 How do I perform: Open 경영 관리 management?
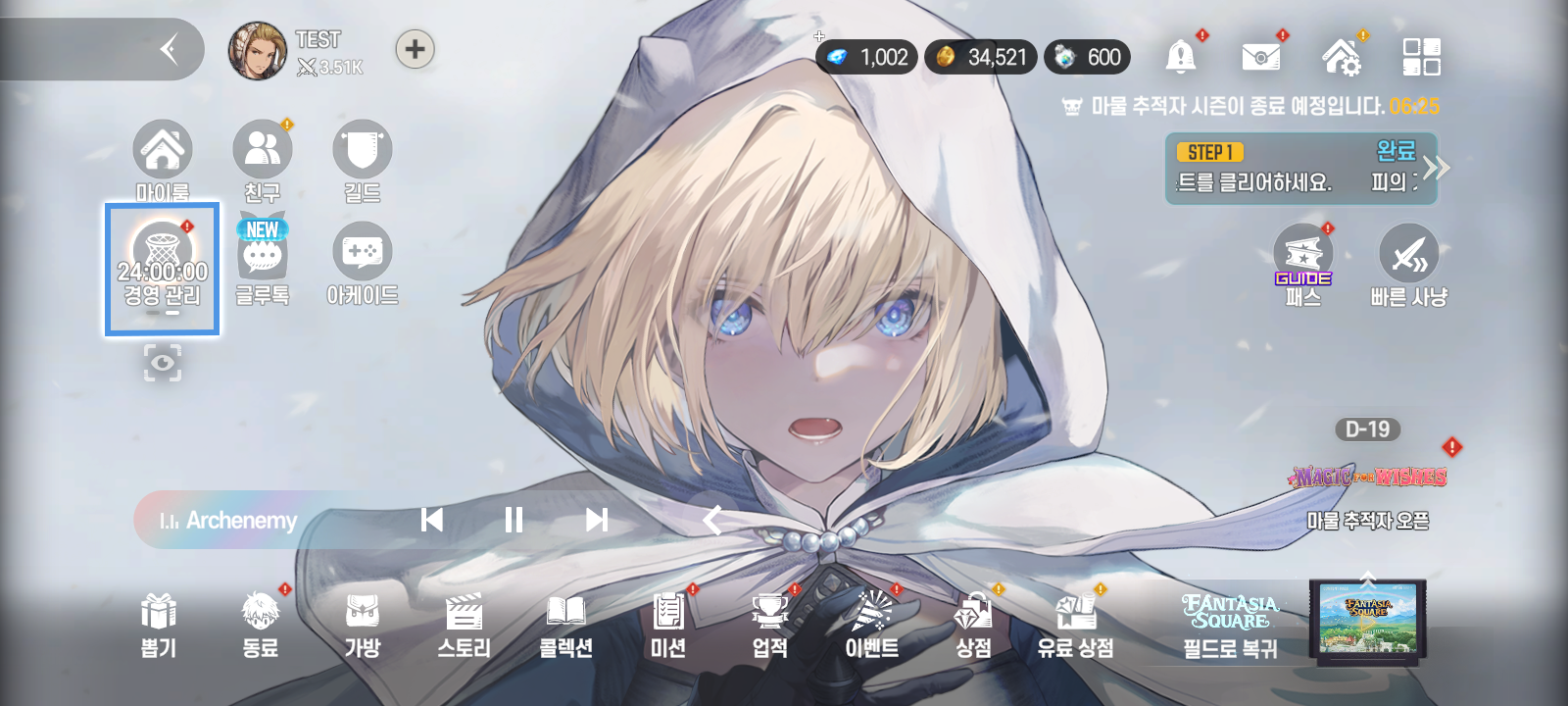click(x=163, y=268)
